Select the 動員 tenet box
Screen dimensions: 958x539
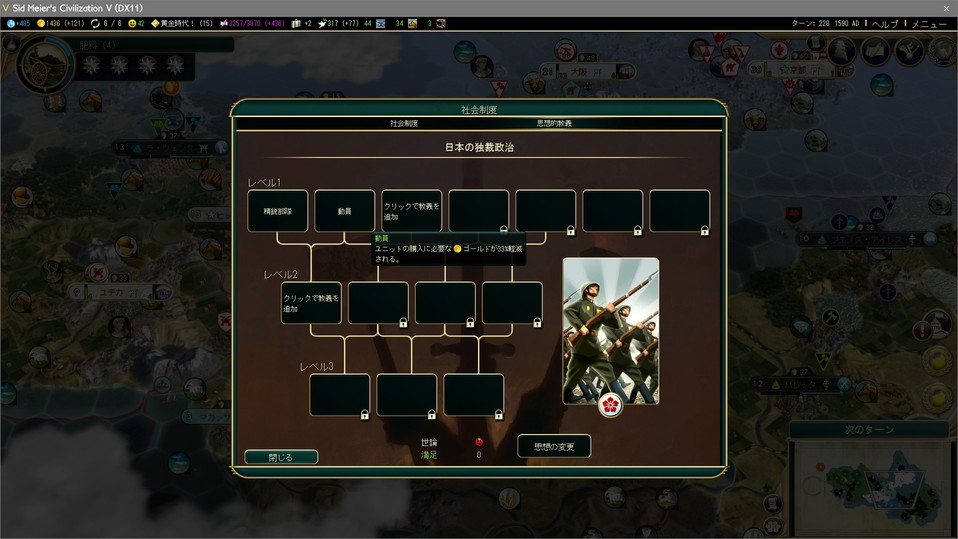click(x=345, y=211)
